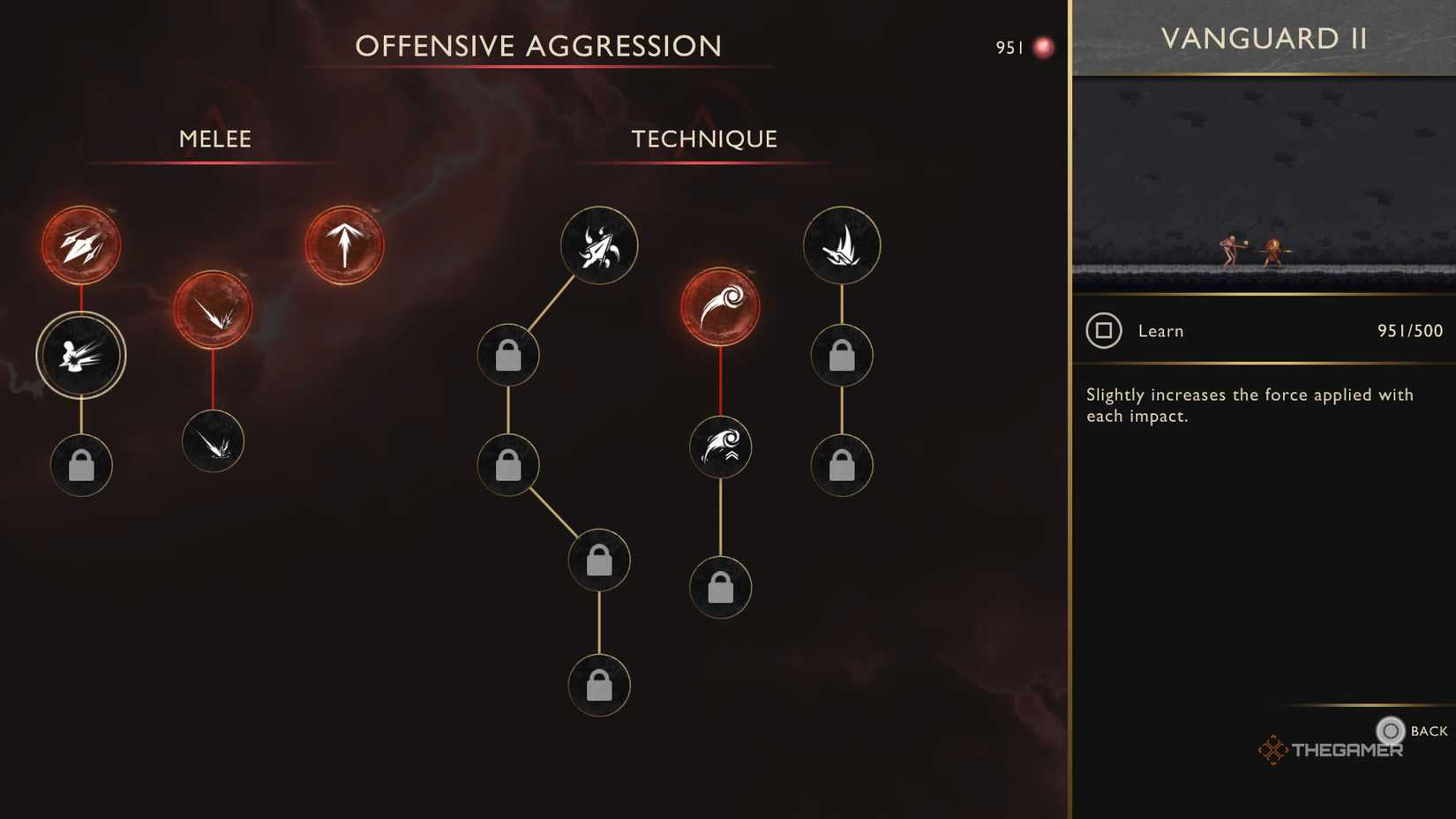Select the flaming arrowhead skill atop the Technique branch
This screenshot has height=819, width=1456.
tap(598, 247)
